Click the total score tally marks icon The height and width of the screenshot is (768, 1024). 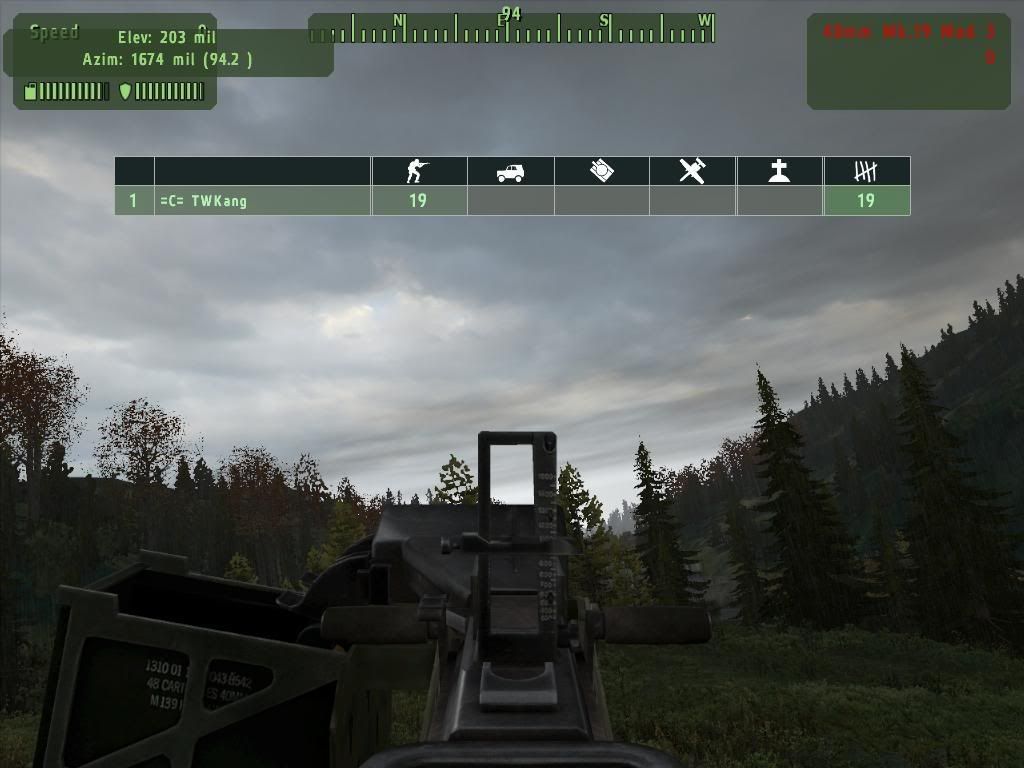tap(866, 171)
